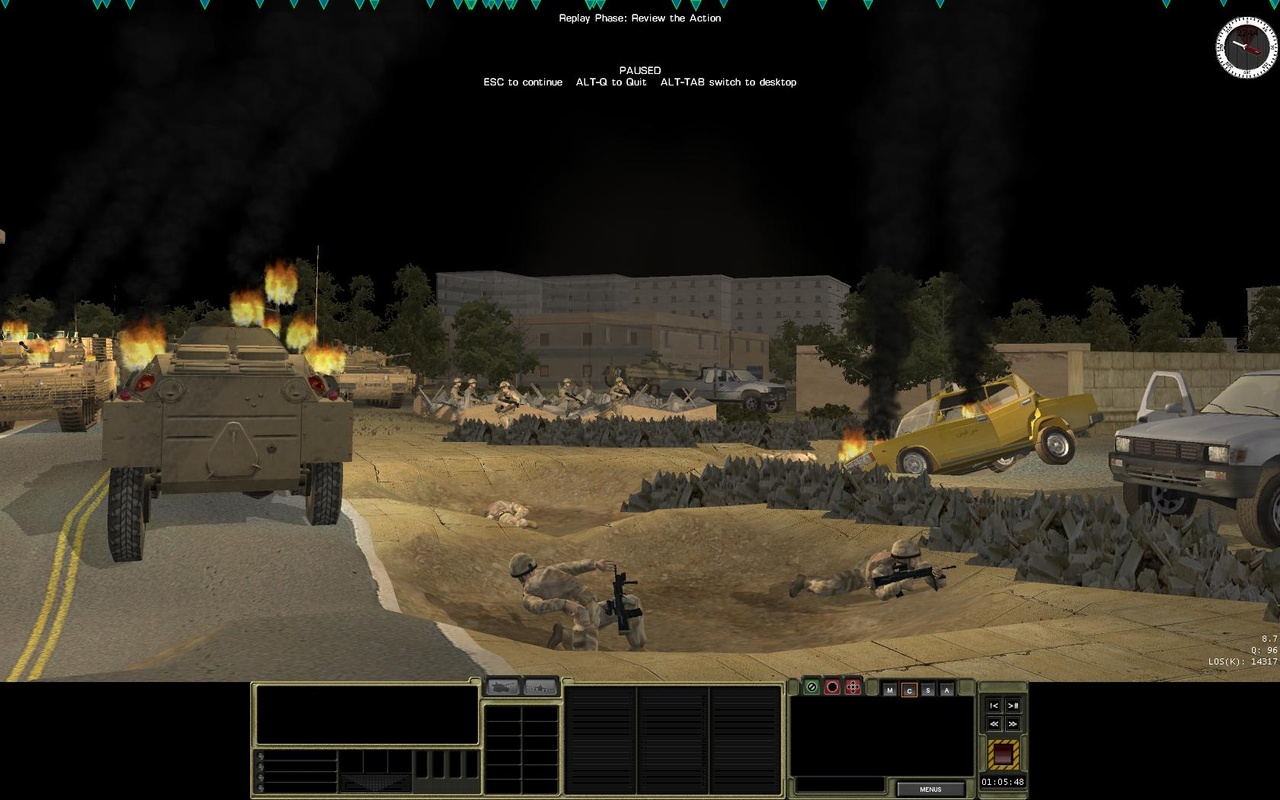Click the rewind replay icon

click(994, 723)
